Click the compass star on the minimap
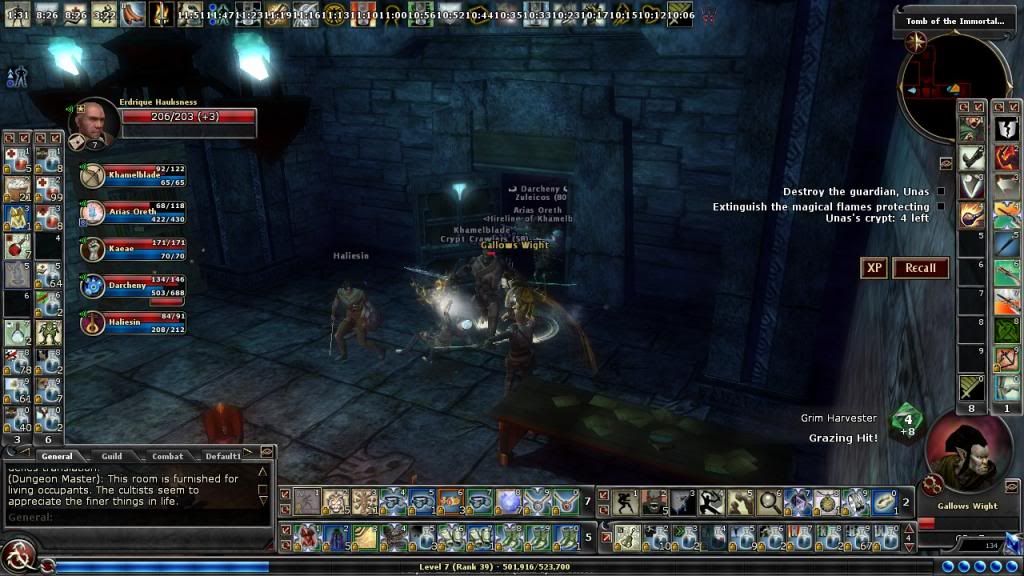The width and height of the screenshot is (1024, 576). (914, 41)
